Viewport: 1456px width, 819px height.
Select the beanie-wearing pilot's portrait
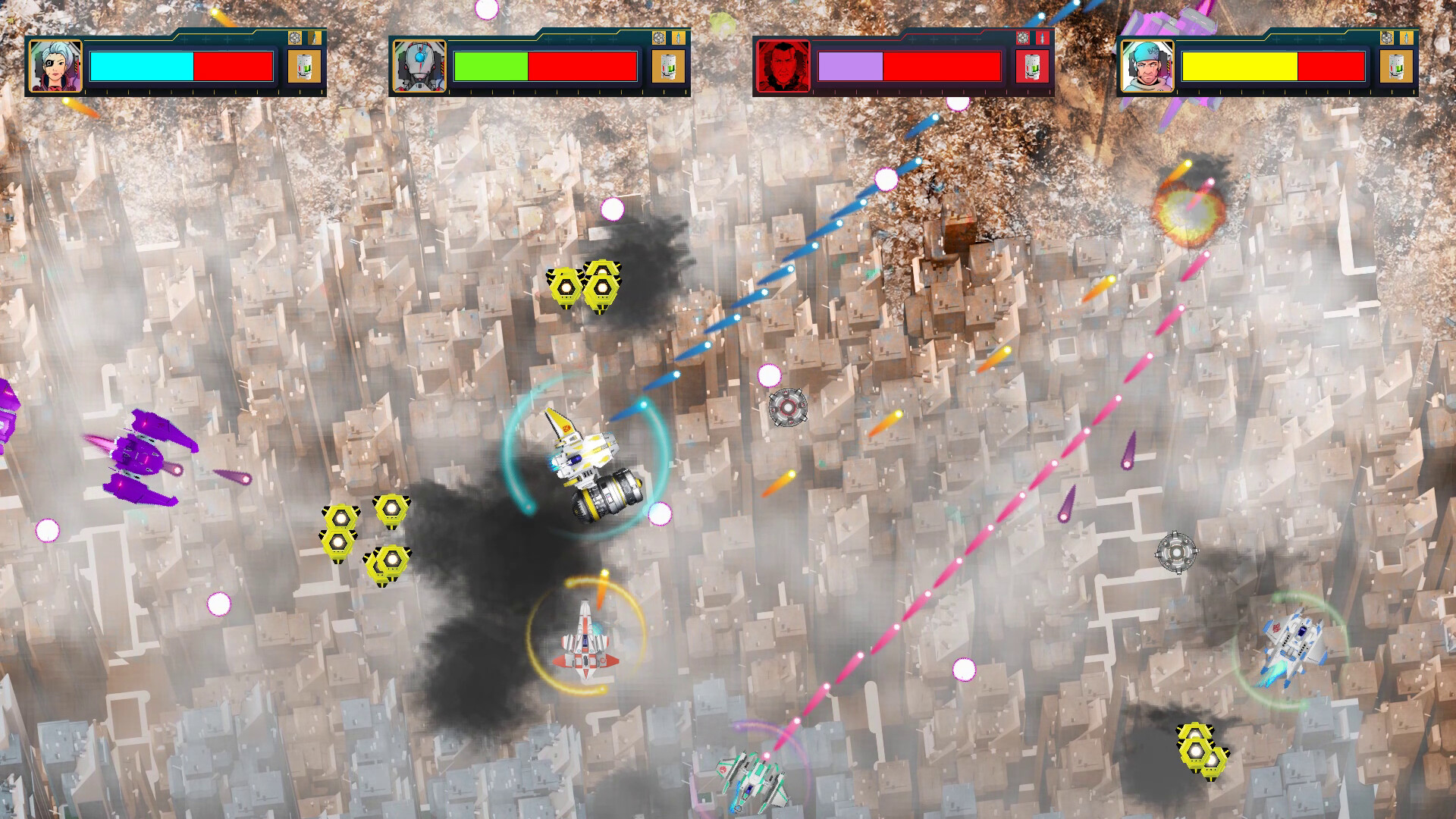pos(1149,67)
